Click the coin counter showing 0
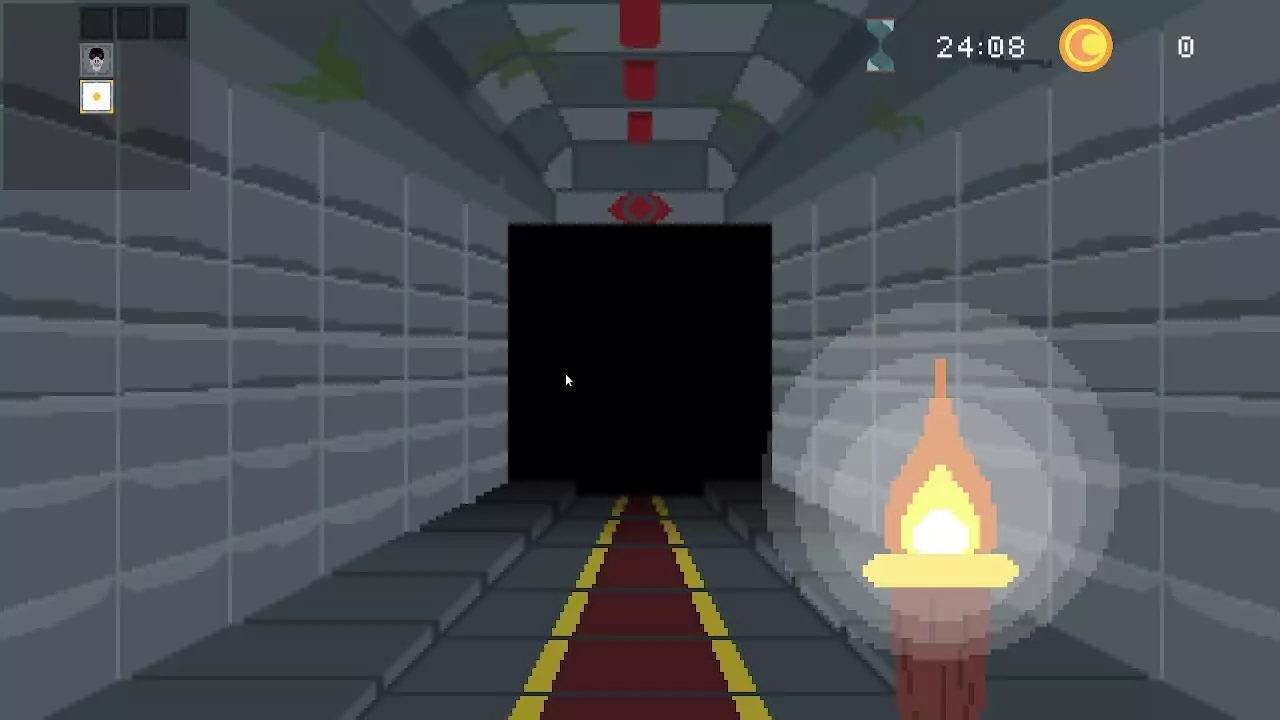This screenshot has height=720, width=1280. [x=1185, y=47]
